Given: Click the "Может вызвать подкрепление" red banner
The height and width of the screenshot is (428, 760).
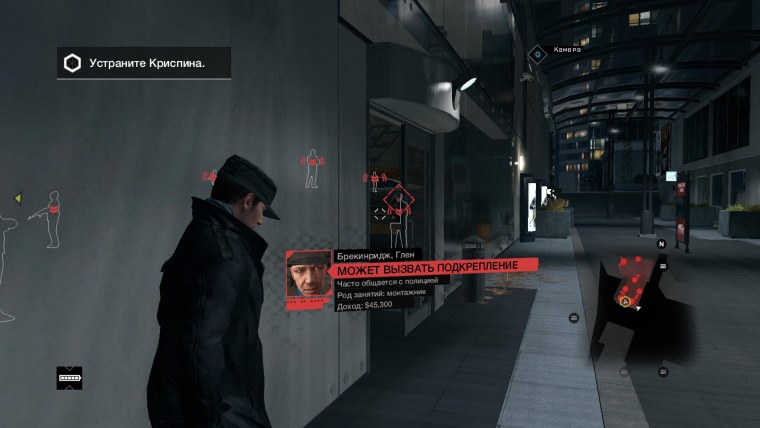Looking at the screenshot, I should point(431,269).
